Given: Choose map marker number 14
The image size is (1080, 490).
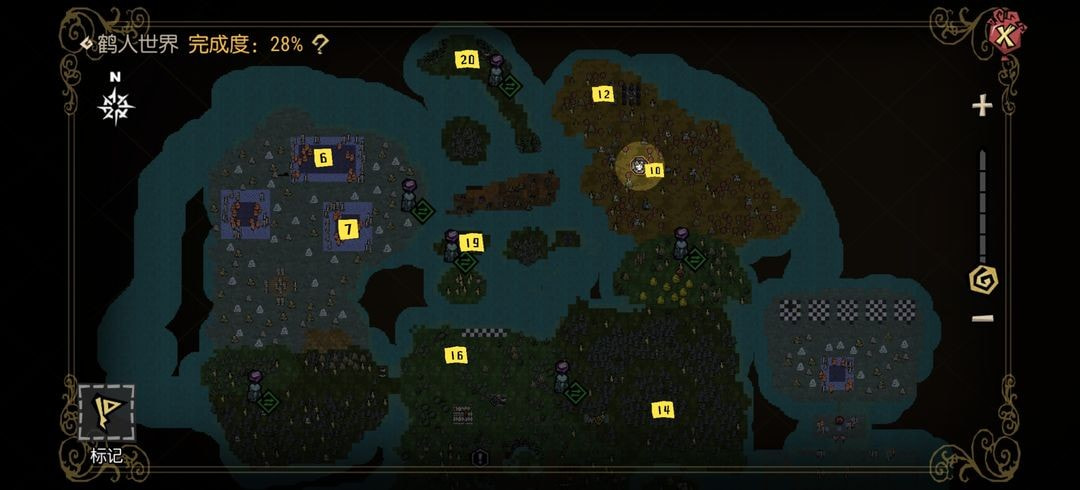Looking at the screenshot, I should click(x=662, y=409).
